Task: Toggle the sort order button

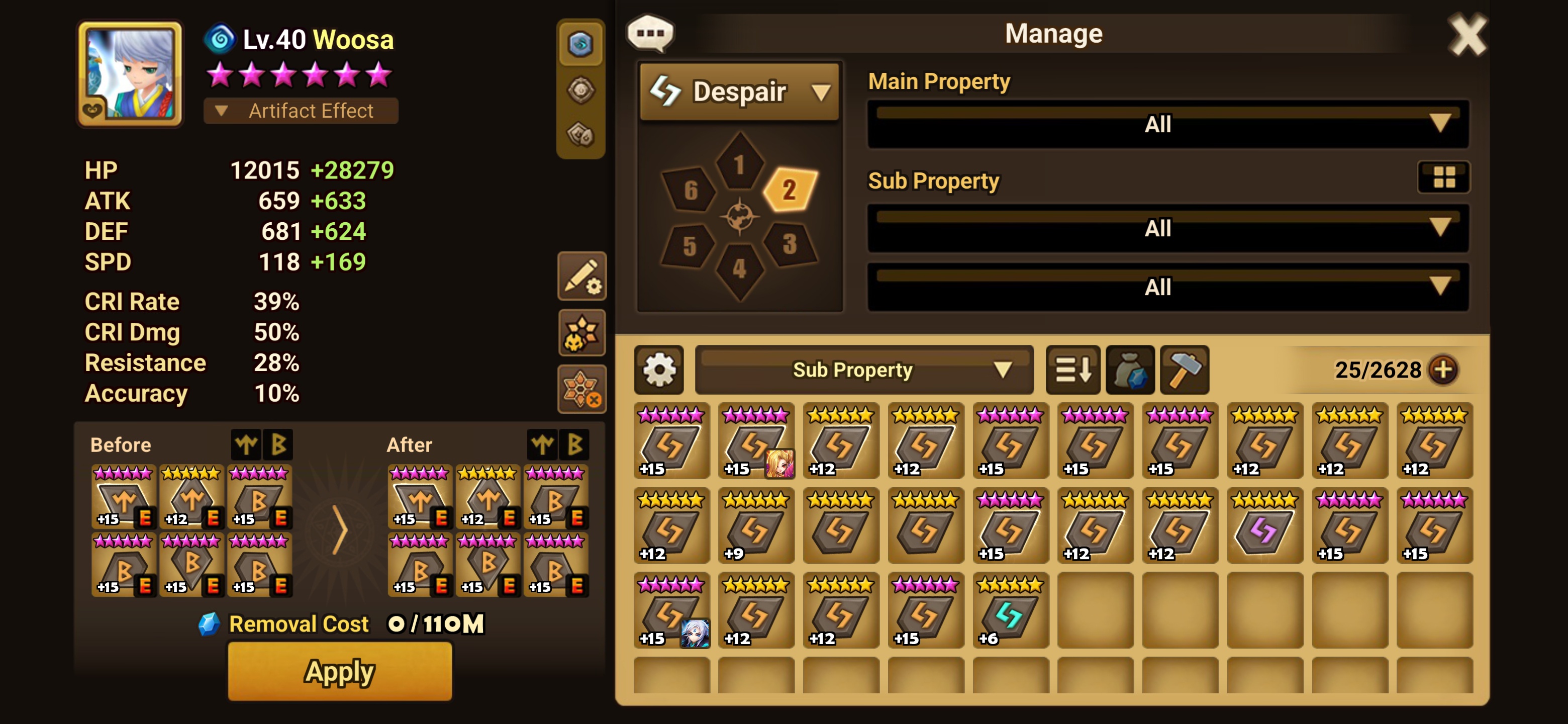Action: [1072, 370]
